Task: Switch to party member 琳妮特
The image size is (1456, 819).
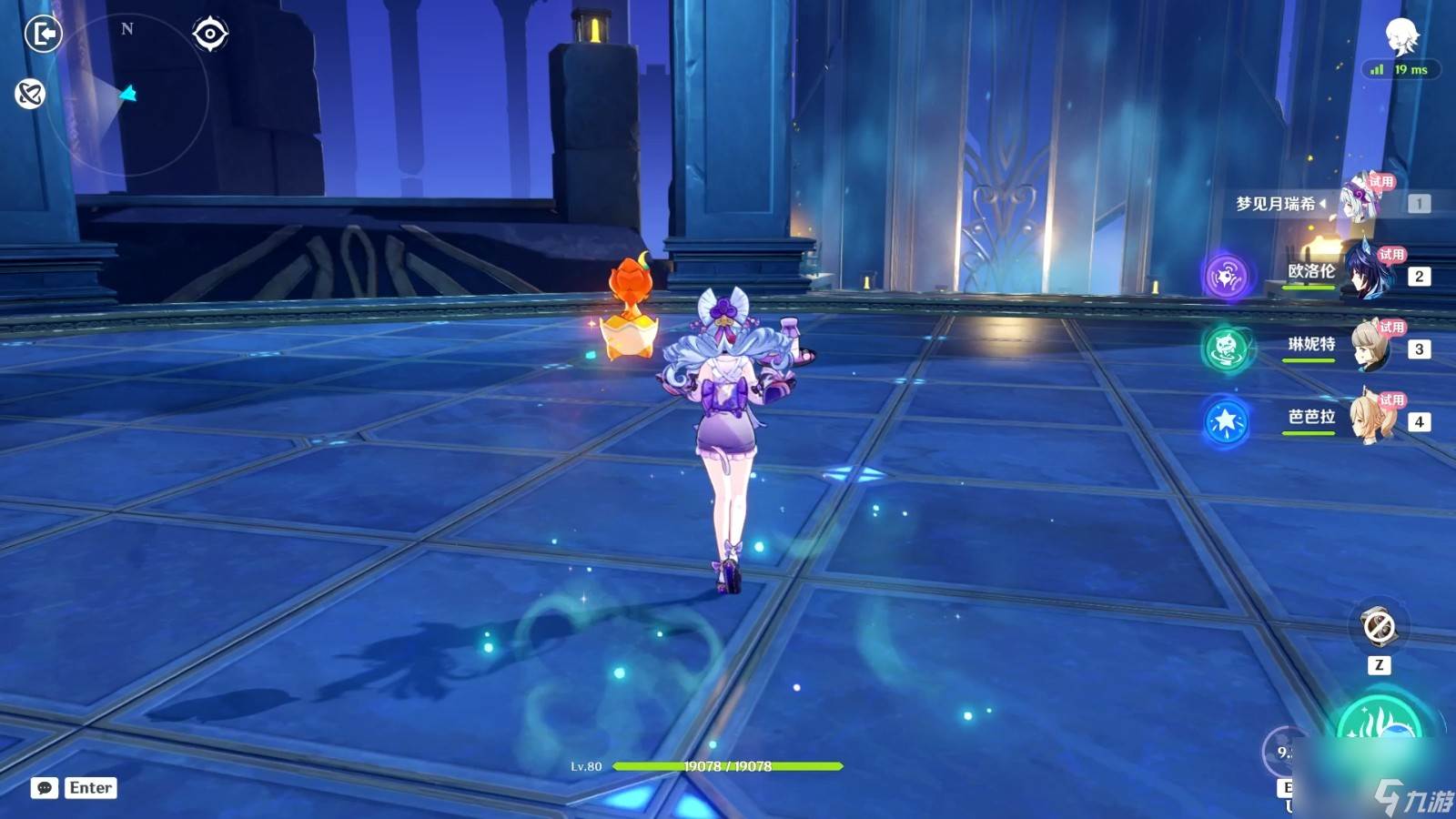Action: click(1370, 346)
